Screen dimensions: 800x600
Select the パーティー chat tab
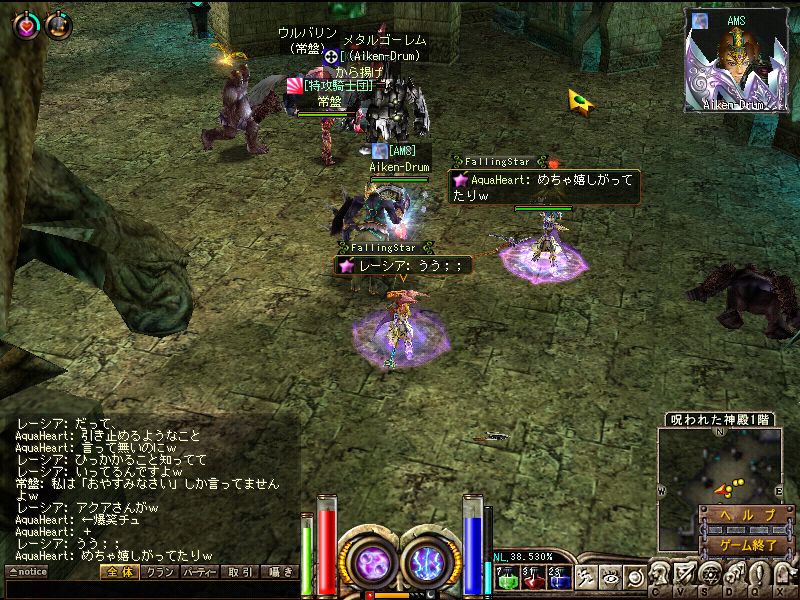click(199, 572)
